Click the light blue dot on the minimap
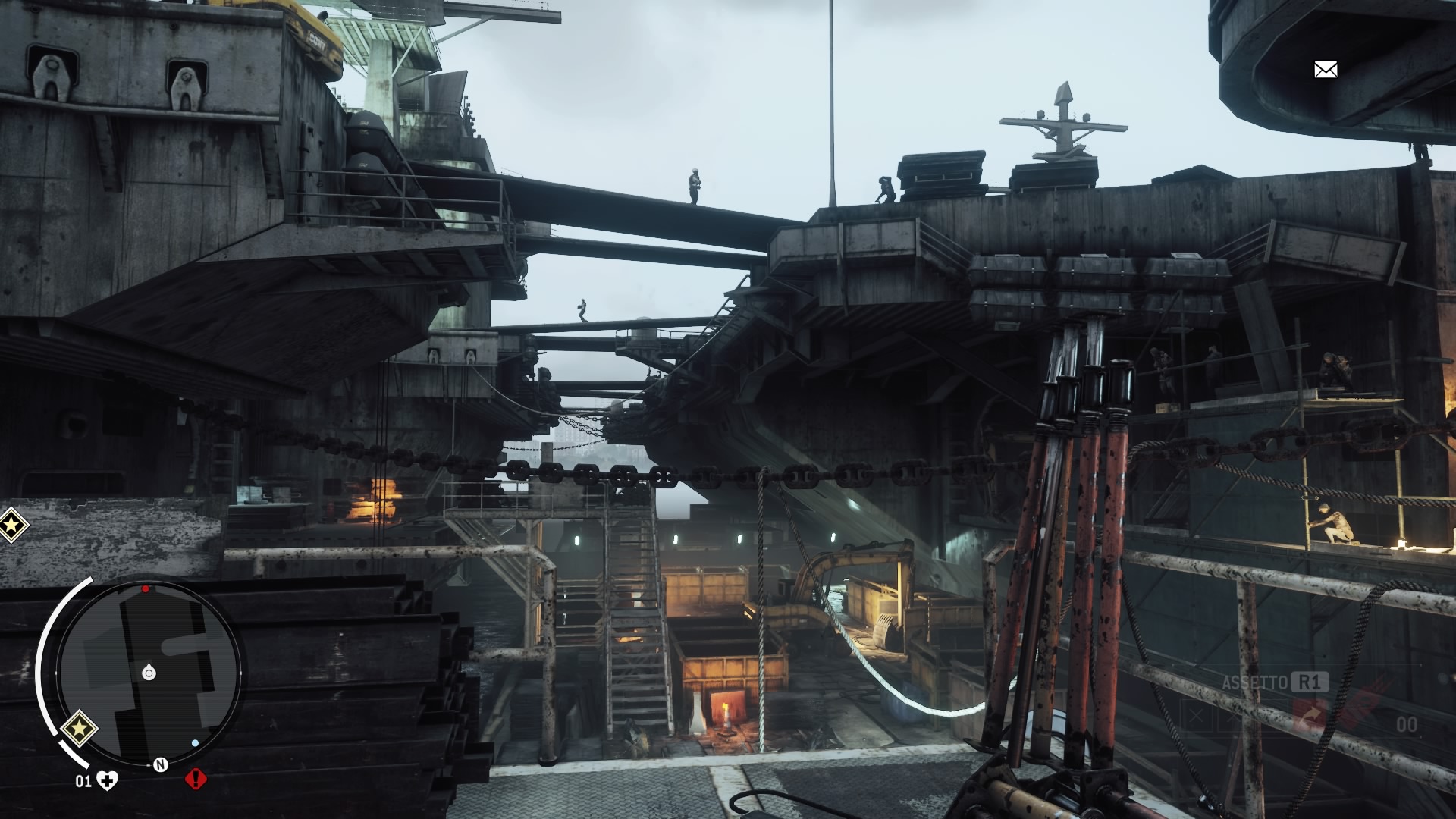 click(x=196, y=743)
